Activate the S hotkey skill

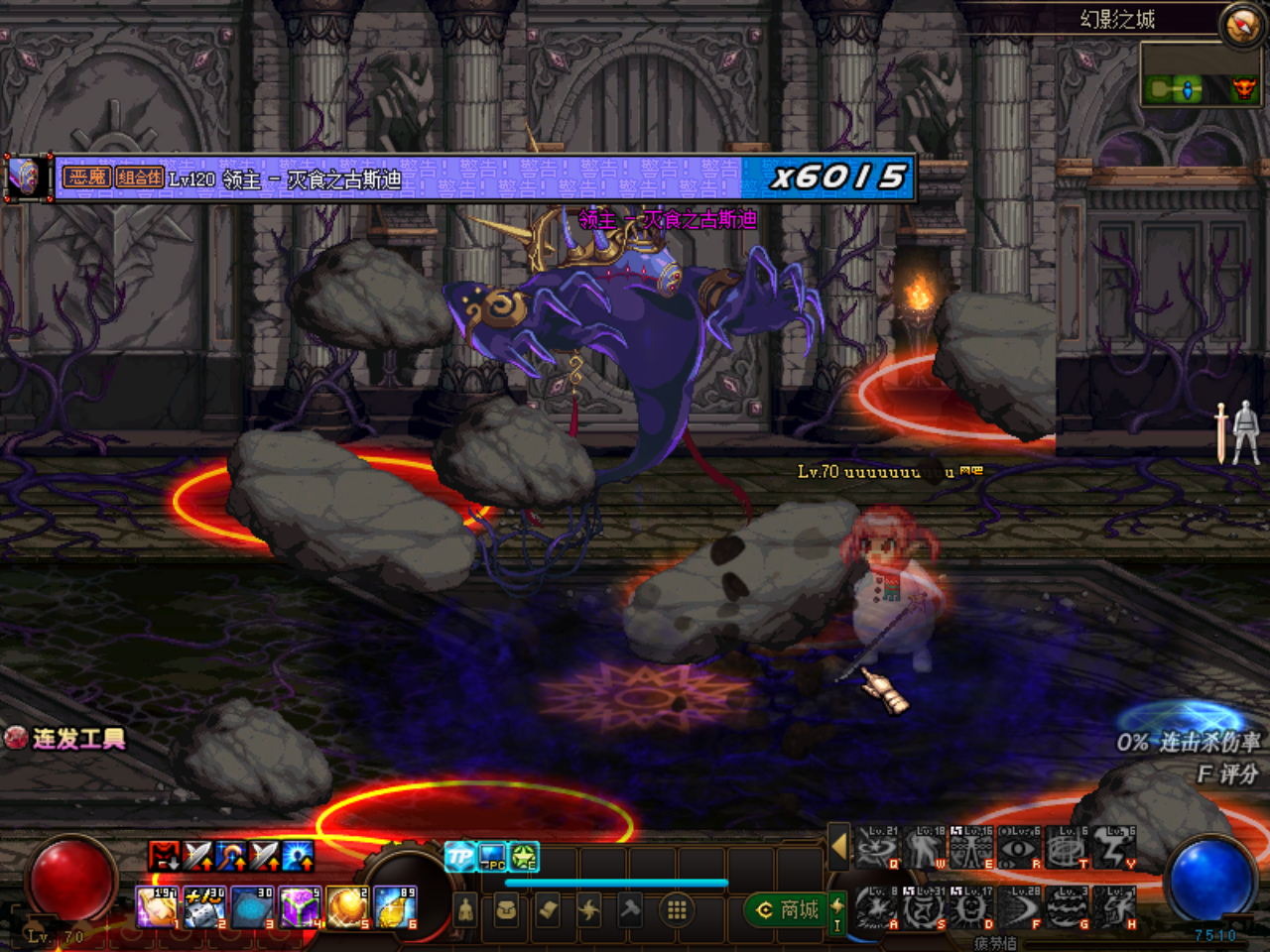point(924,908)
